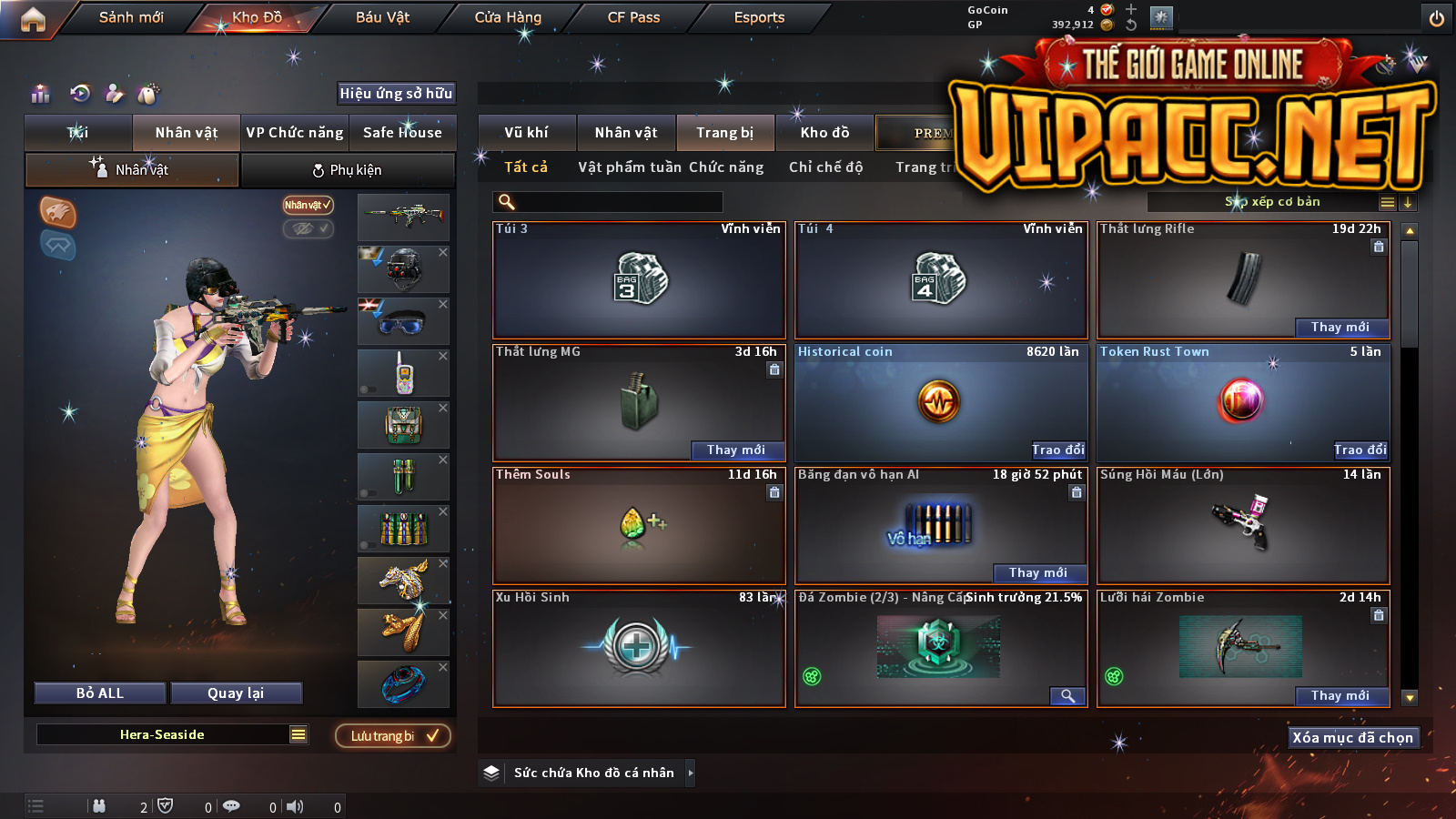Click the Quay lại button

point(236,693)
